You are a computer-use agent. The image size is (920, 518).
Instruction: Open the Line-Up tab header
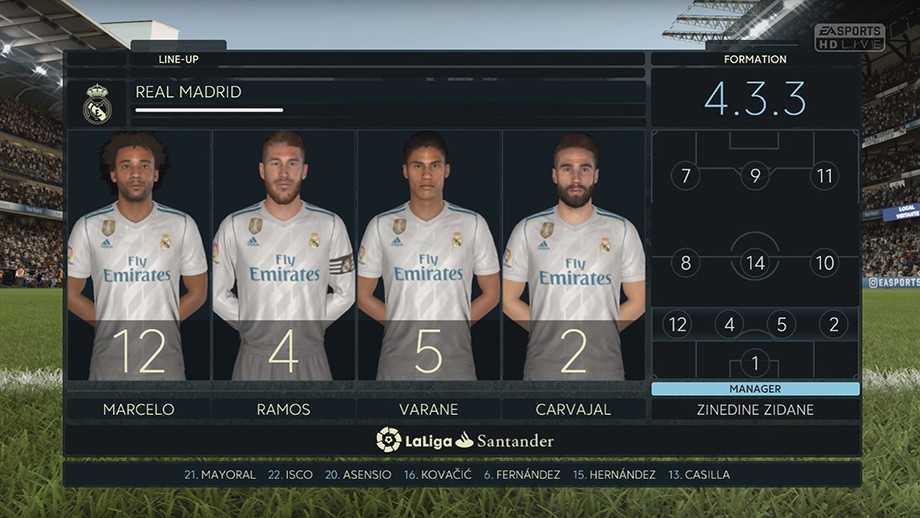pos(178,59)
